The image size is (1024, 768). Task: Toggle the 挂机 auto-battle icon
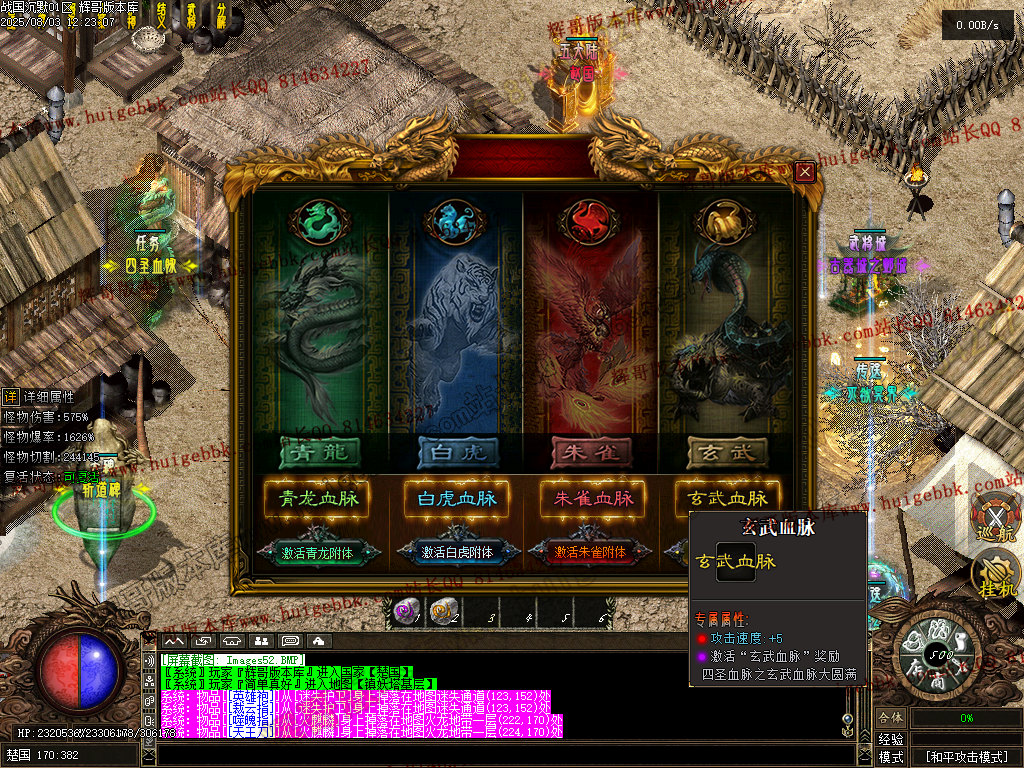[993, 576]
